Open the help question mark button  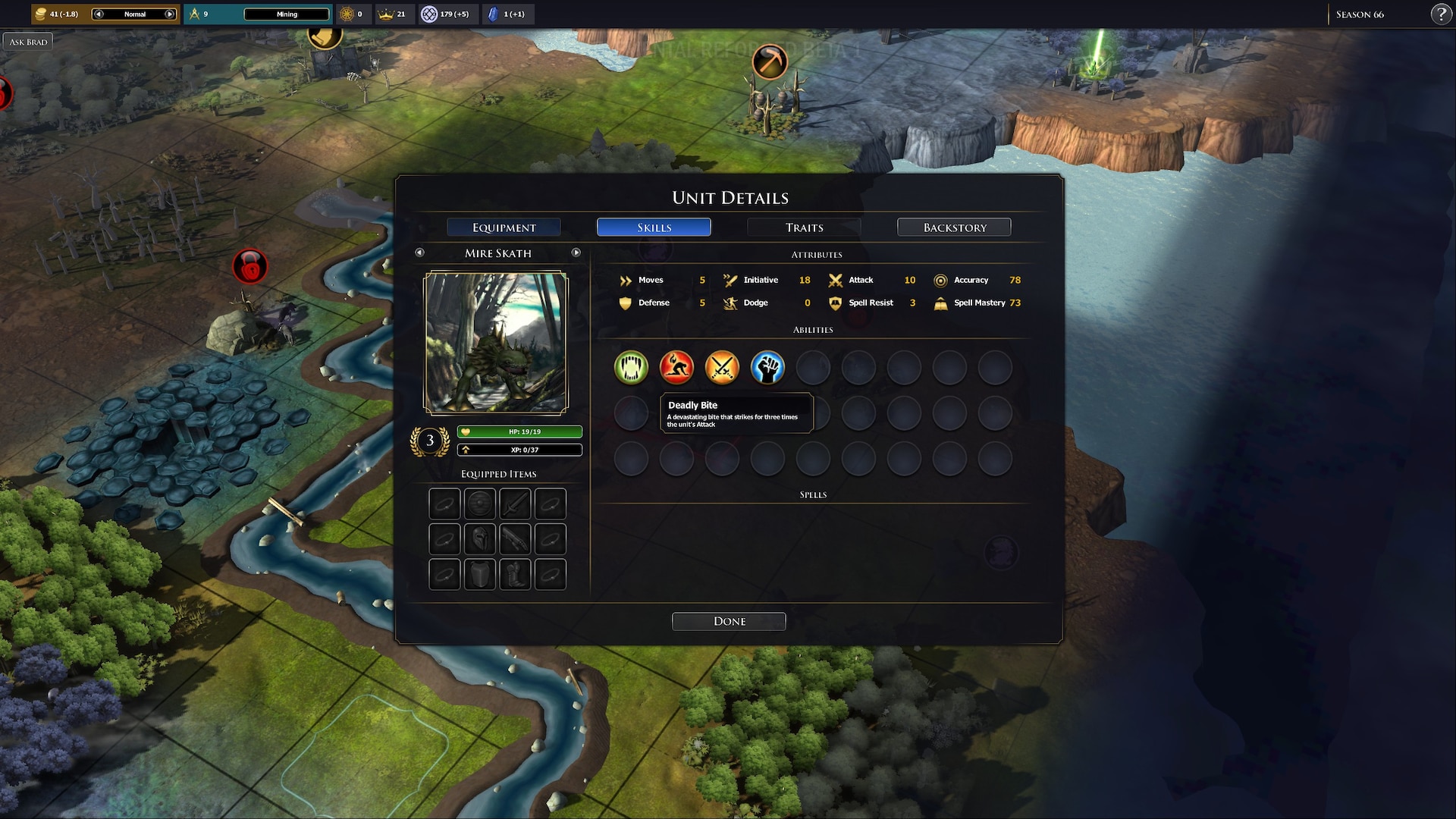click(1441, 14)
